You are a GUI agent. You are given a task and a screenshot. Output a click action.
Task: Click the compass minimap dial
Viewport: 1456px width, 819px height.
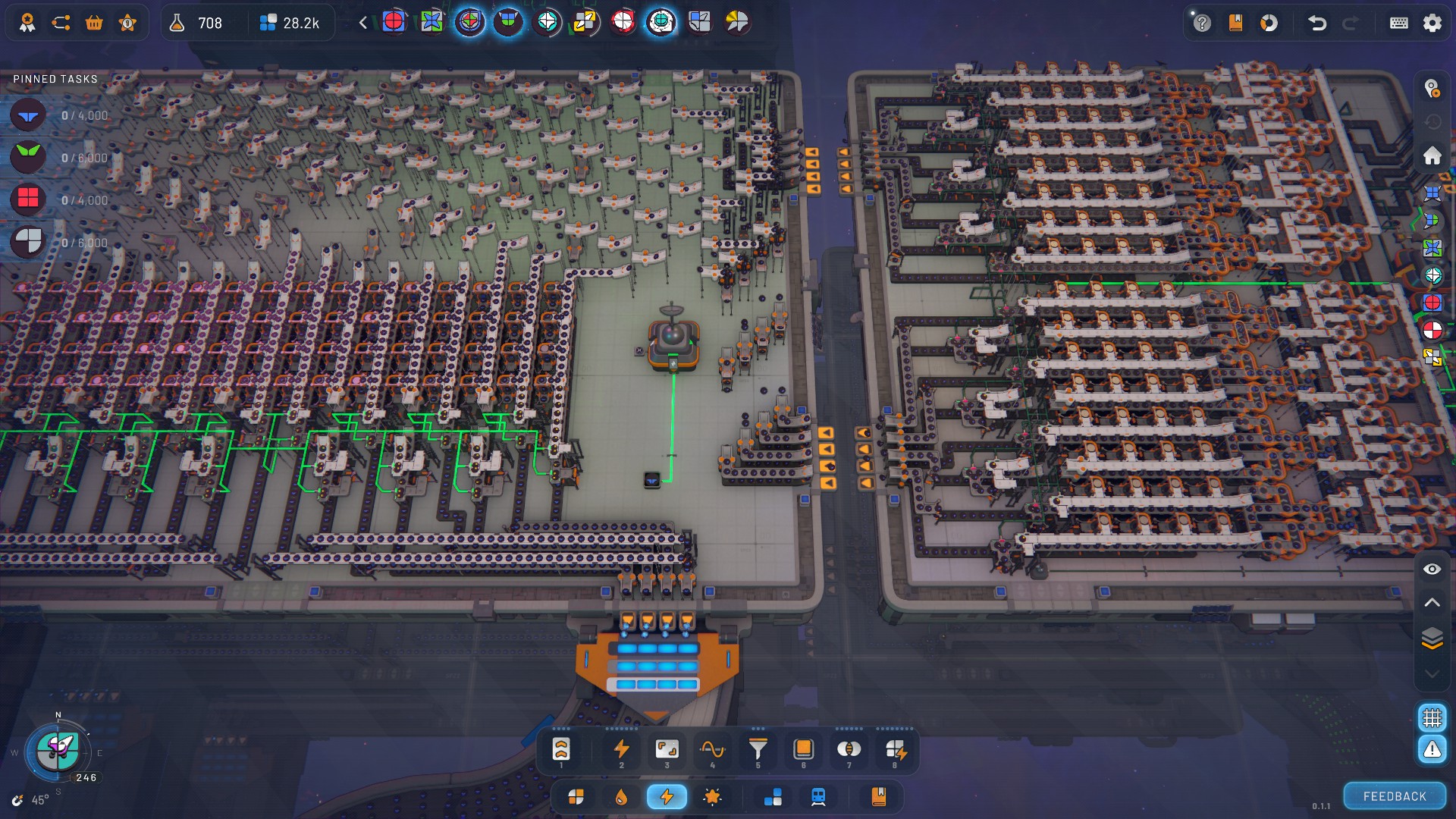pyautogui.click(x=58, y=750)
